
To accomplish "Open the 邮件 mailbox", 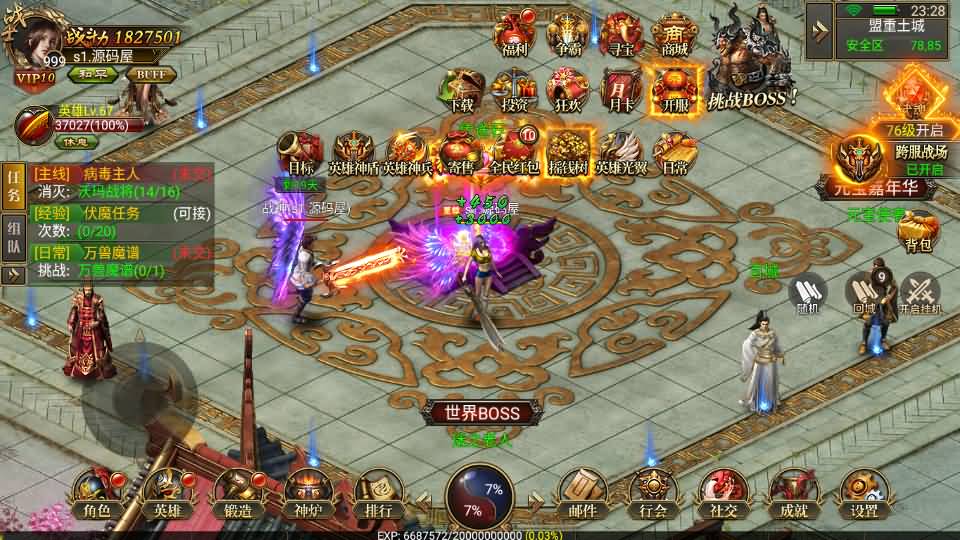I will 583,494.
